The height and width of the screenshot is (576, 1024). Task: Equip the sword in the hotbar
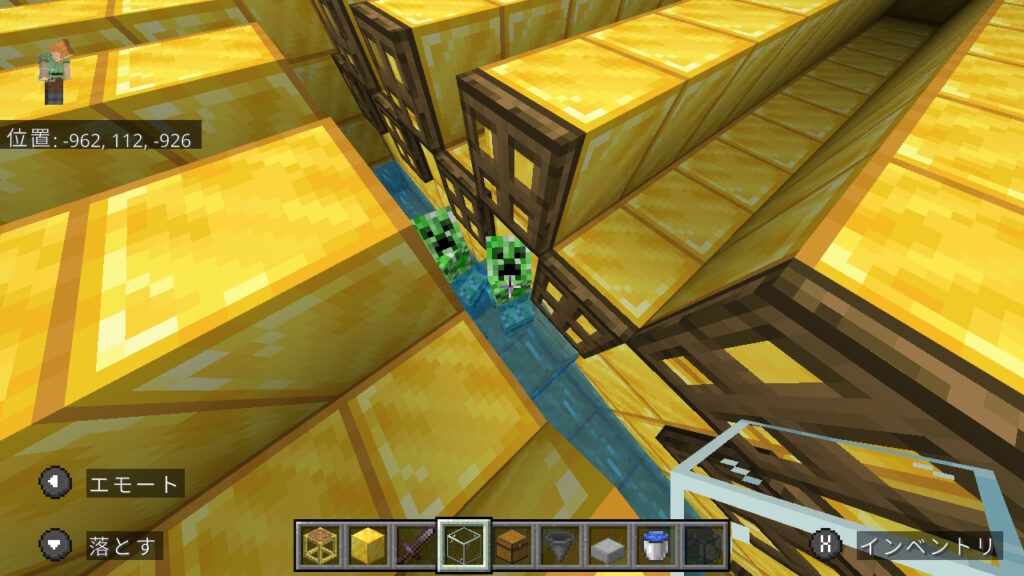pyautogui.click(x=415, y=546)
